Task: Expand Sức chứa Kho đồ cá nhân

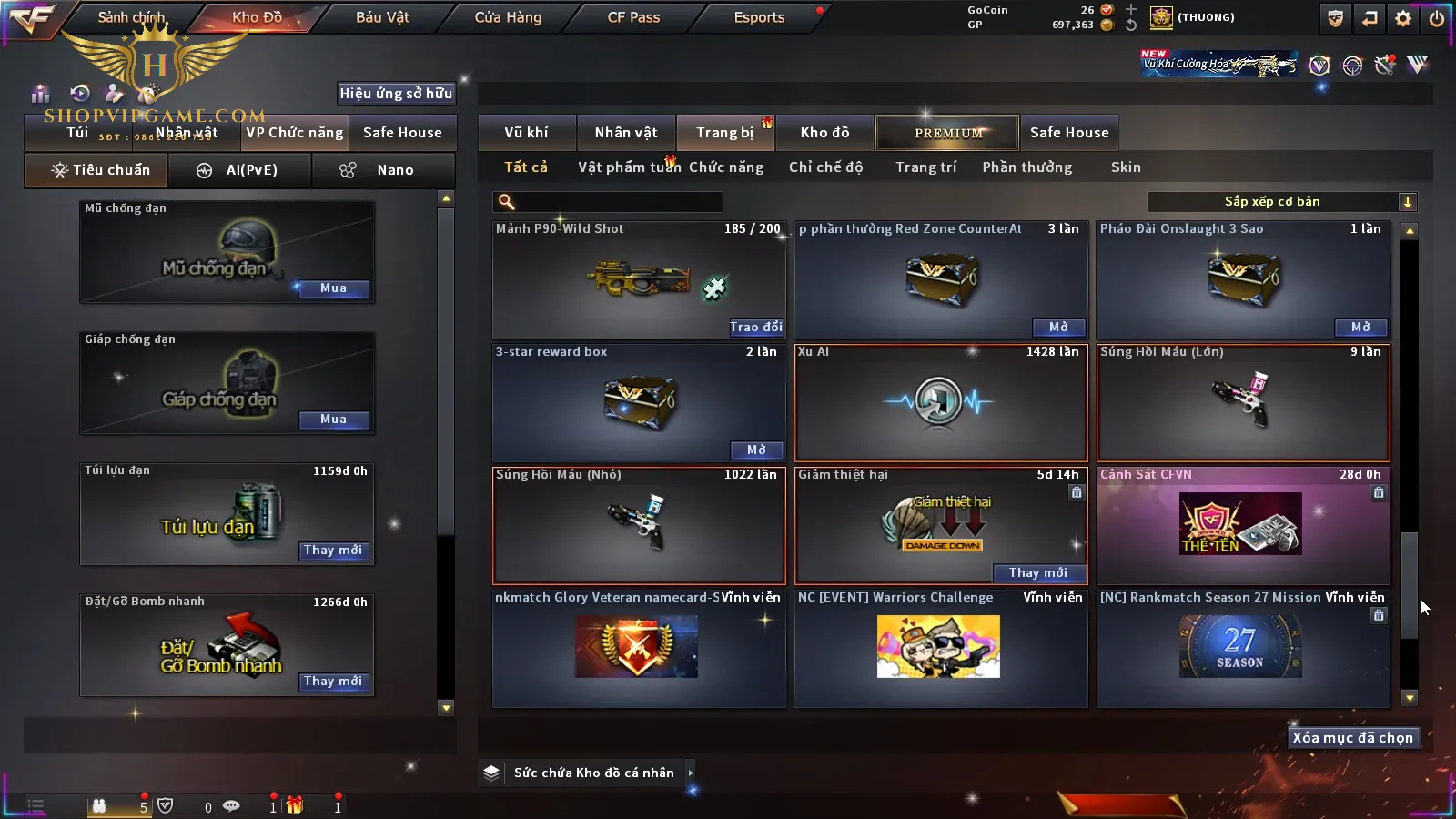Action: click(691, 773)
